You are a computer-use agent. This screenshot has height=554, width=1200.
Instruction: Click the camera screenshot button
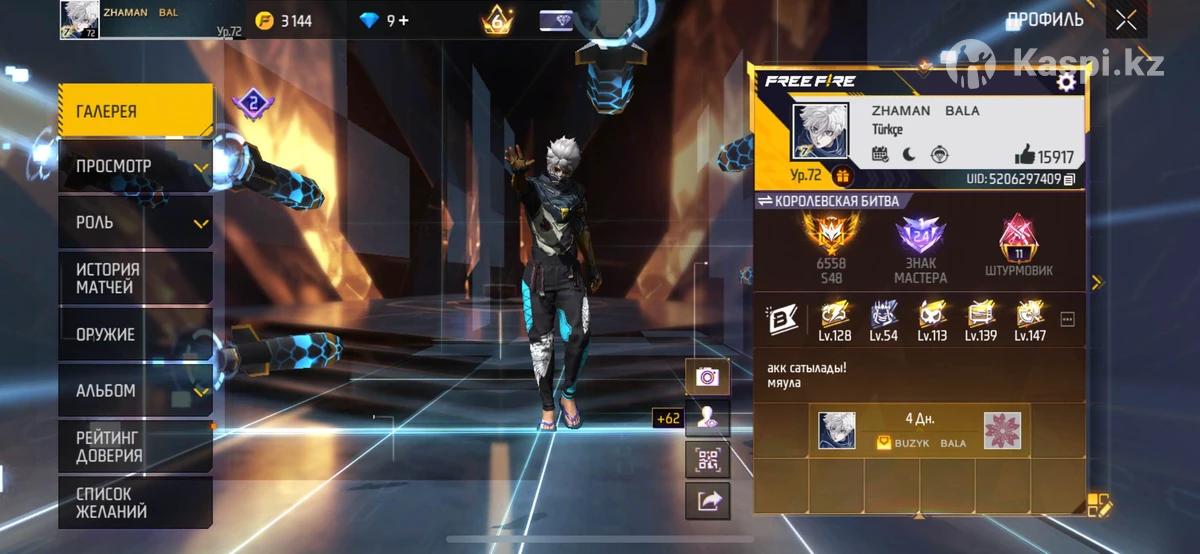click(708, 376)
